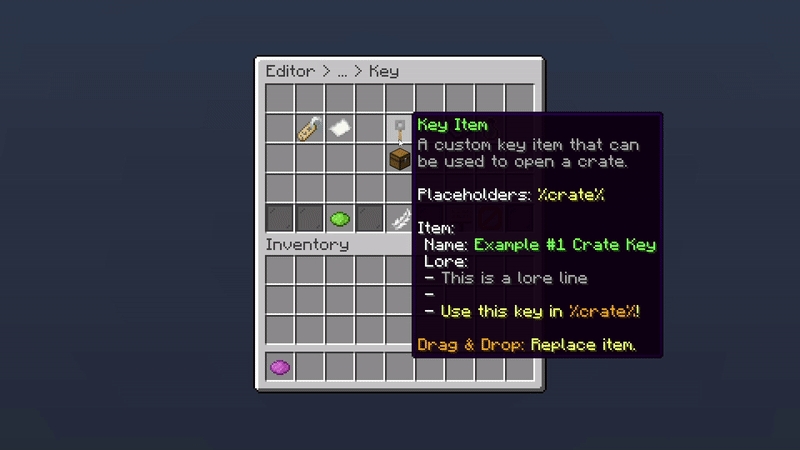Screen dimensions: 800x450
Task: Select the feather item slot
Action: click(399, 218)
